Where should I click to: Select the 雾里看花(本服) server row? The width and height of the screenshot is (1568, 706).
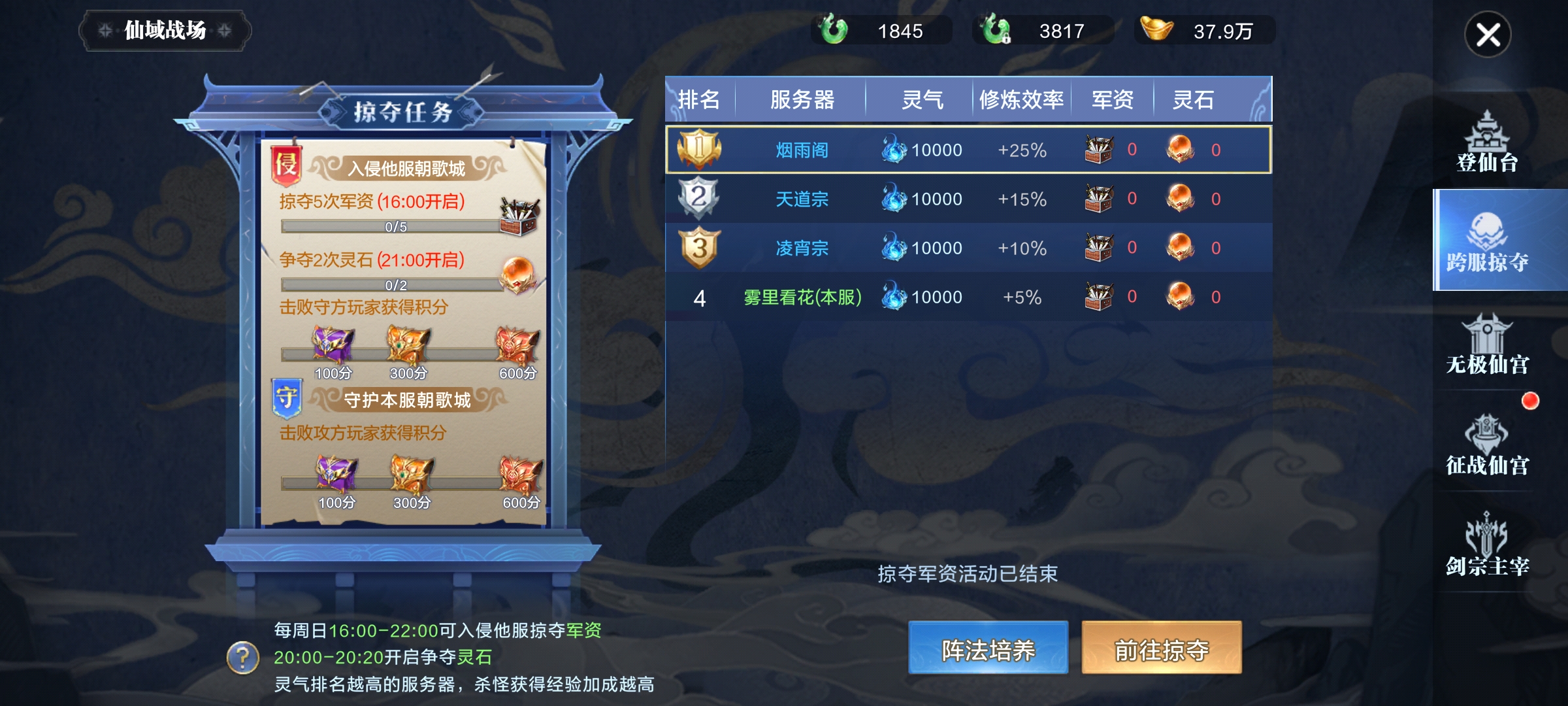click(x=968, y=297)
